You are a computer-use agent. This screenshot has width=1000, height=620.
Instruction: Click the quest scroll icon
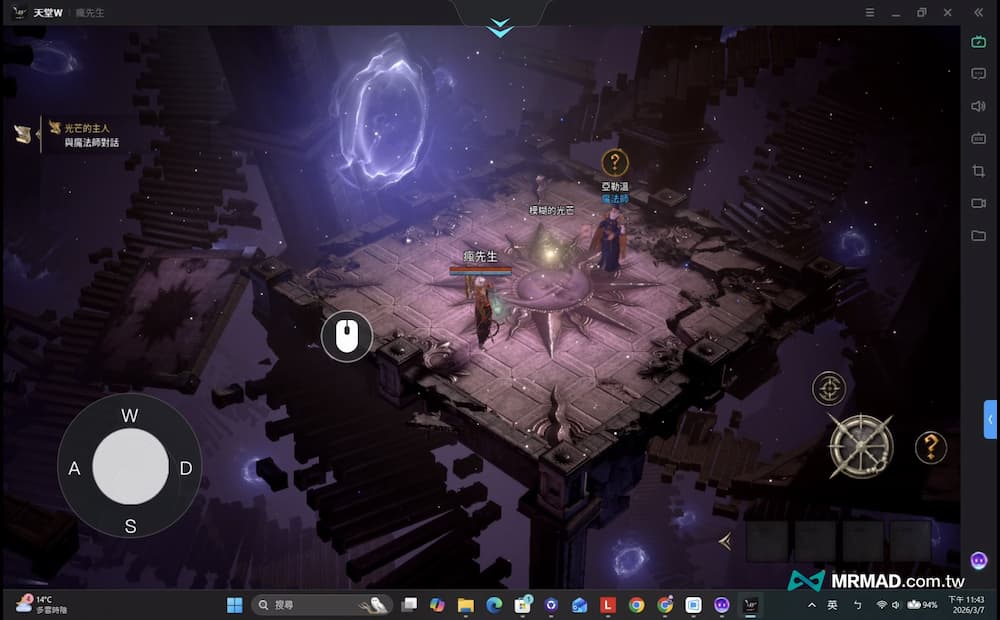[x=23, y=133]
